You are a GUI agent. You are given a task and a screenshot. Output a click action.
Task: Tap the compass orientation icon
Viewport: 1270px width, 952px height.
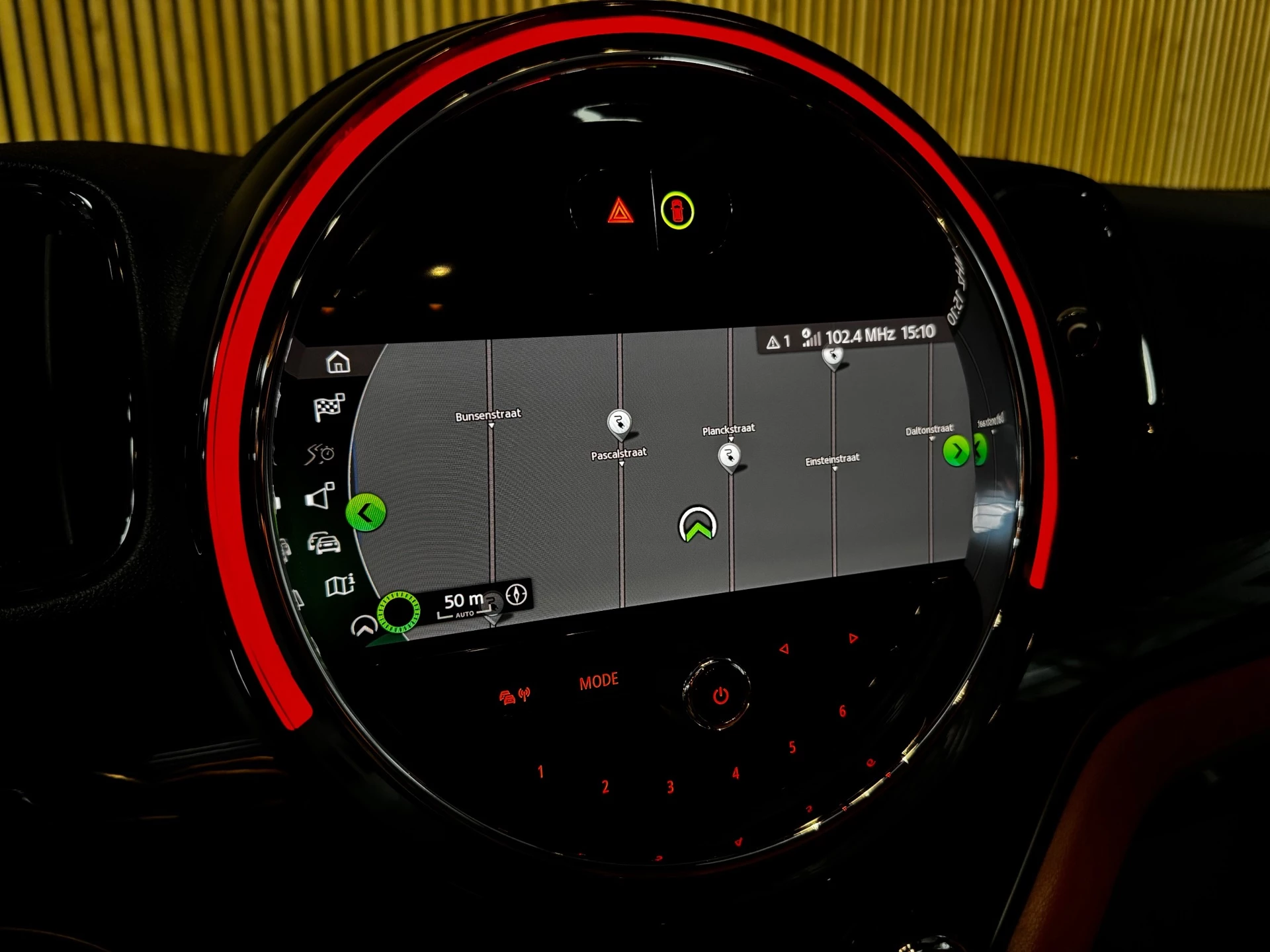click(517, 594)
